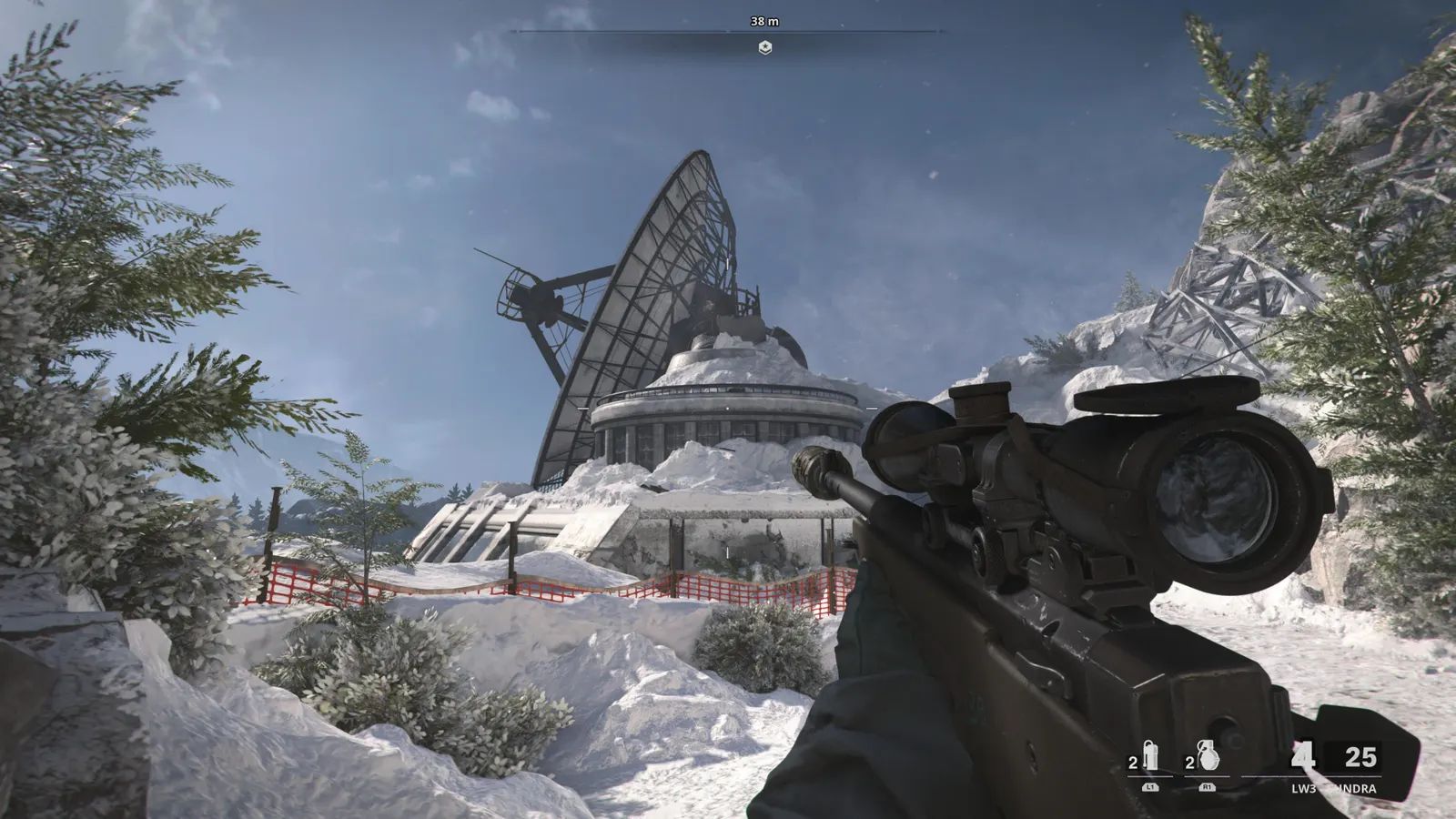
Task: Click the reserve ammo count 25
Action: (1360, 758)
